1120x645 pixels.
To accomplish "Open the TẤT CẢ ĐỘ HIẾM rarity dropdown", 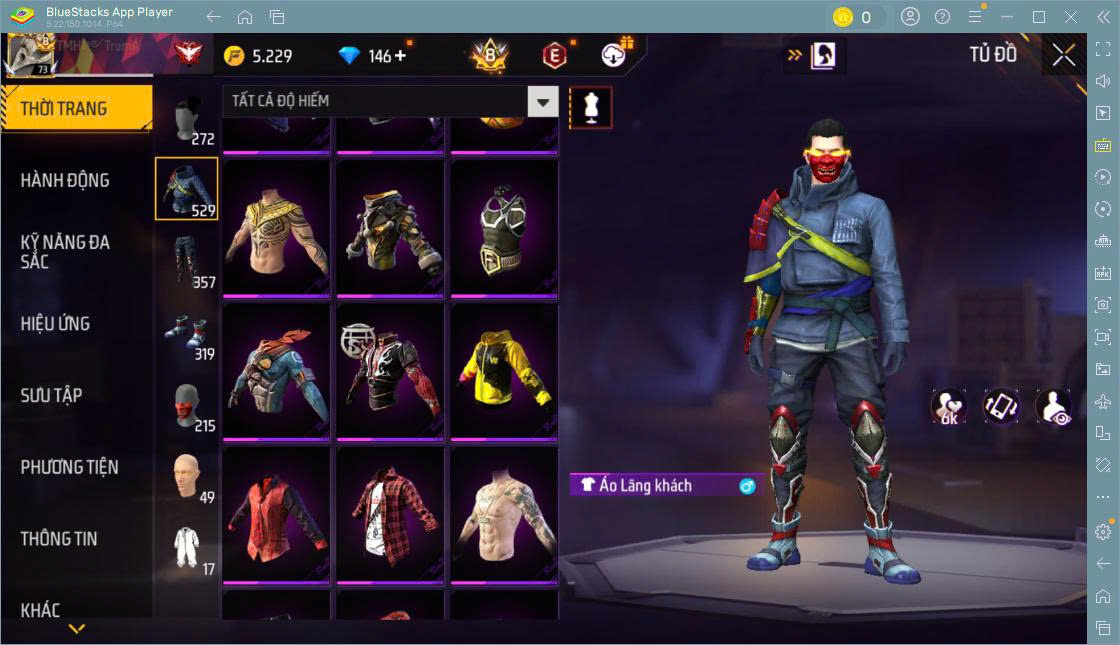I will coord(390,101).
